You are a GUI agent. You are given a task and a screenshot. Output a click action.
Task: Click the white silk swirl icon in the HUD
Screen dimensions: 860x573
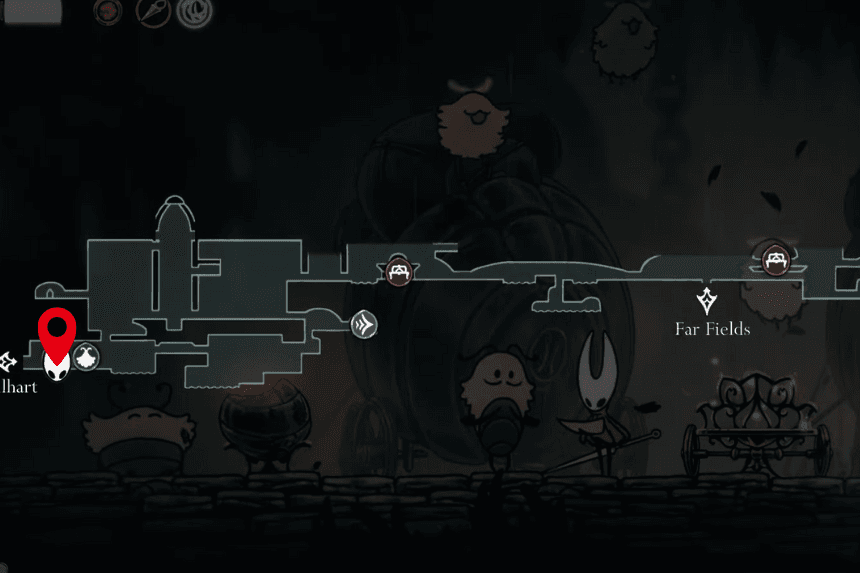[x=193, y=12]
